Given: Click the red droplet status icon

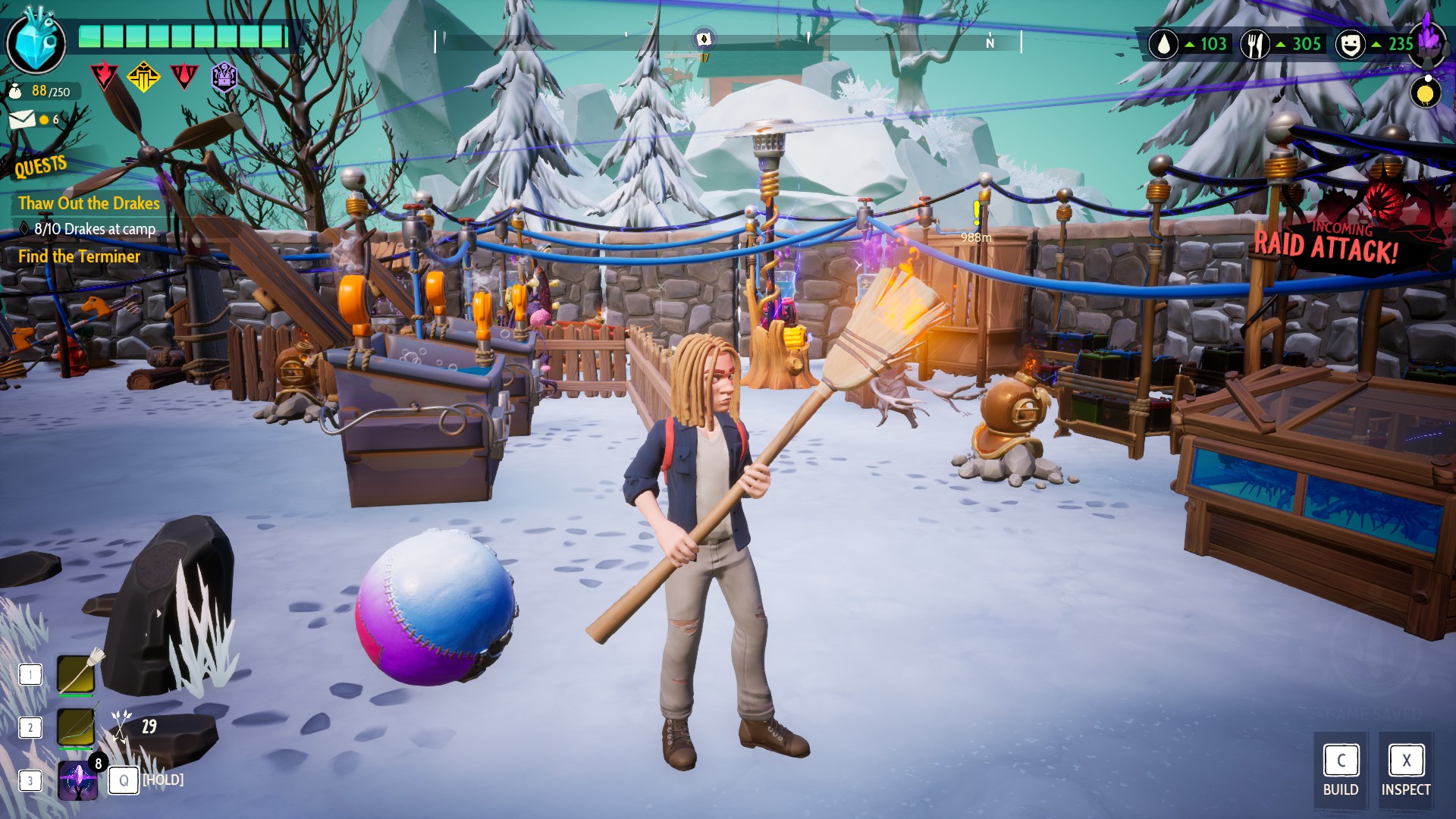Looking at the screenshot, I should coord(184,77).
